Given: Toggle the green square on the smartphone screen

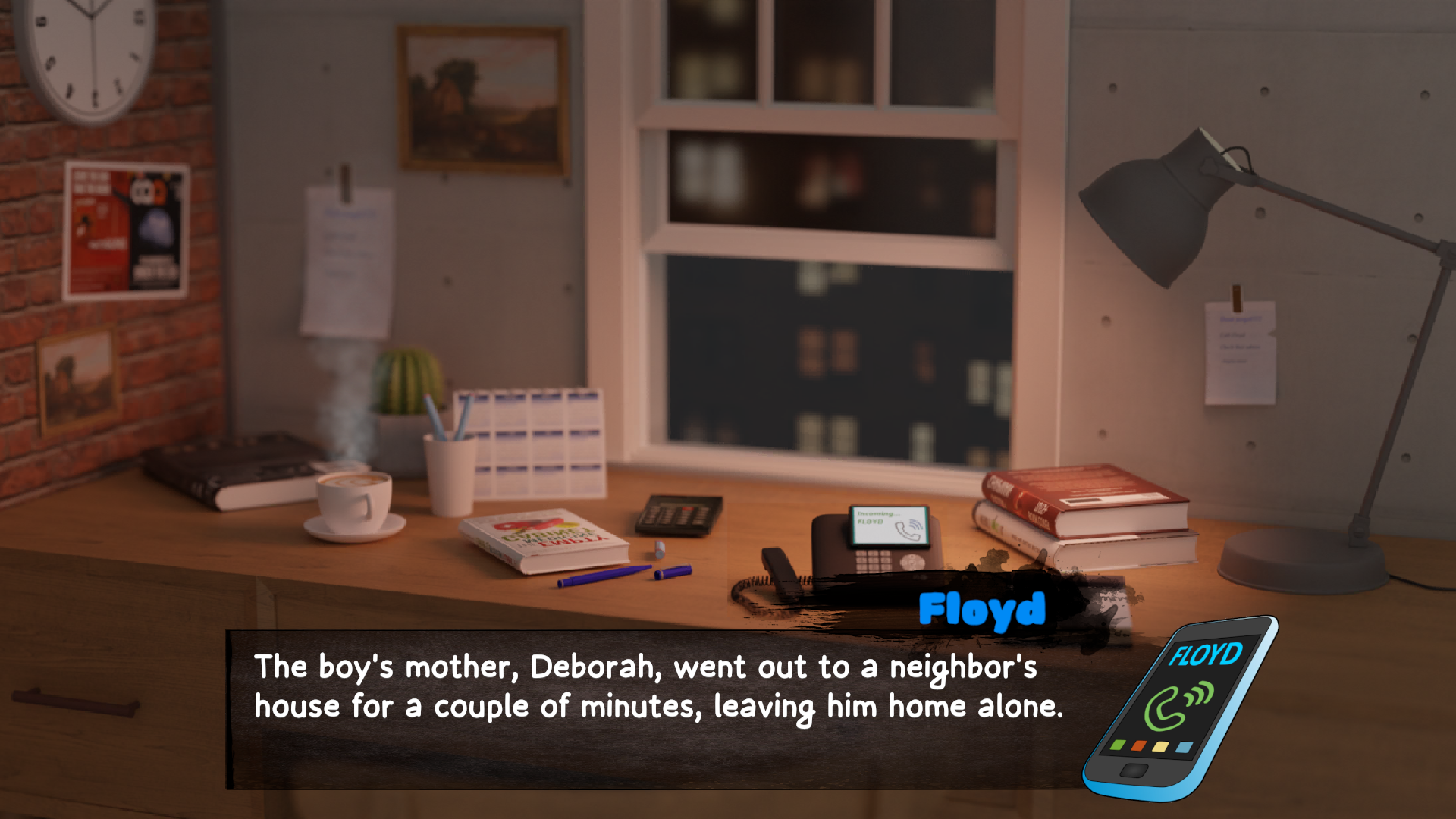Looking at the screenshot, I should pos(1117,745).
